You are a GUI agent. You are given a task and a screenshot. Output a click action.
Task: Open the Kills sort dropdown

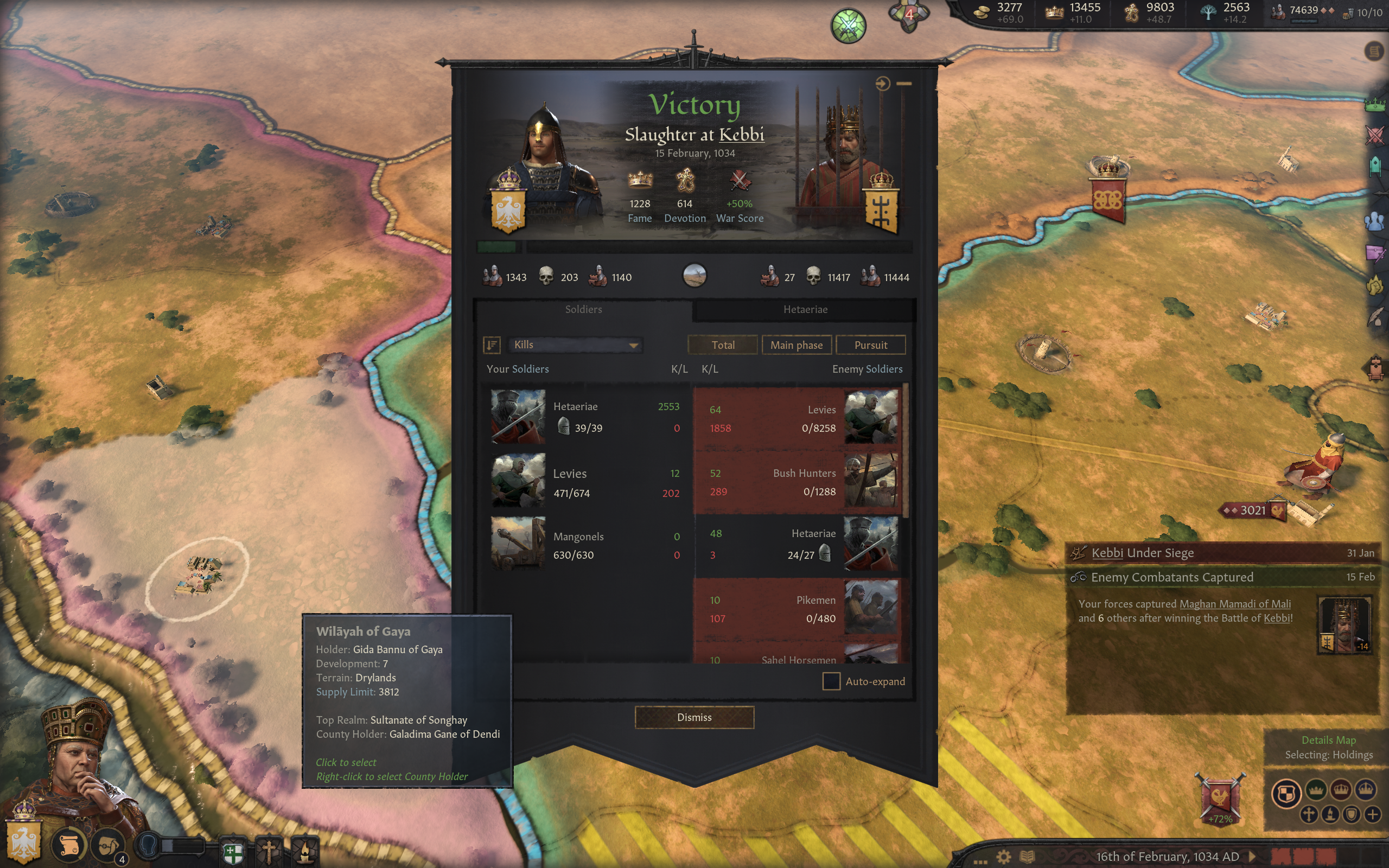point(575,345)
